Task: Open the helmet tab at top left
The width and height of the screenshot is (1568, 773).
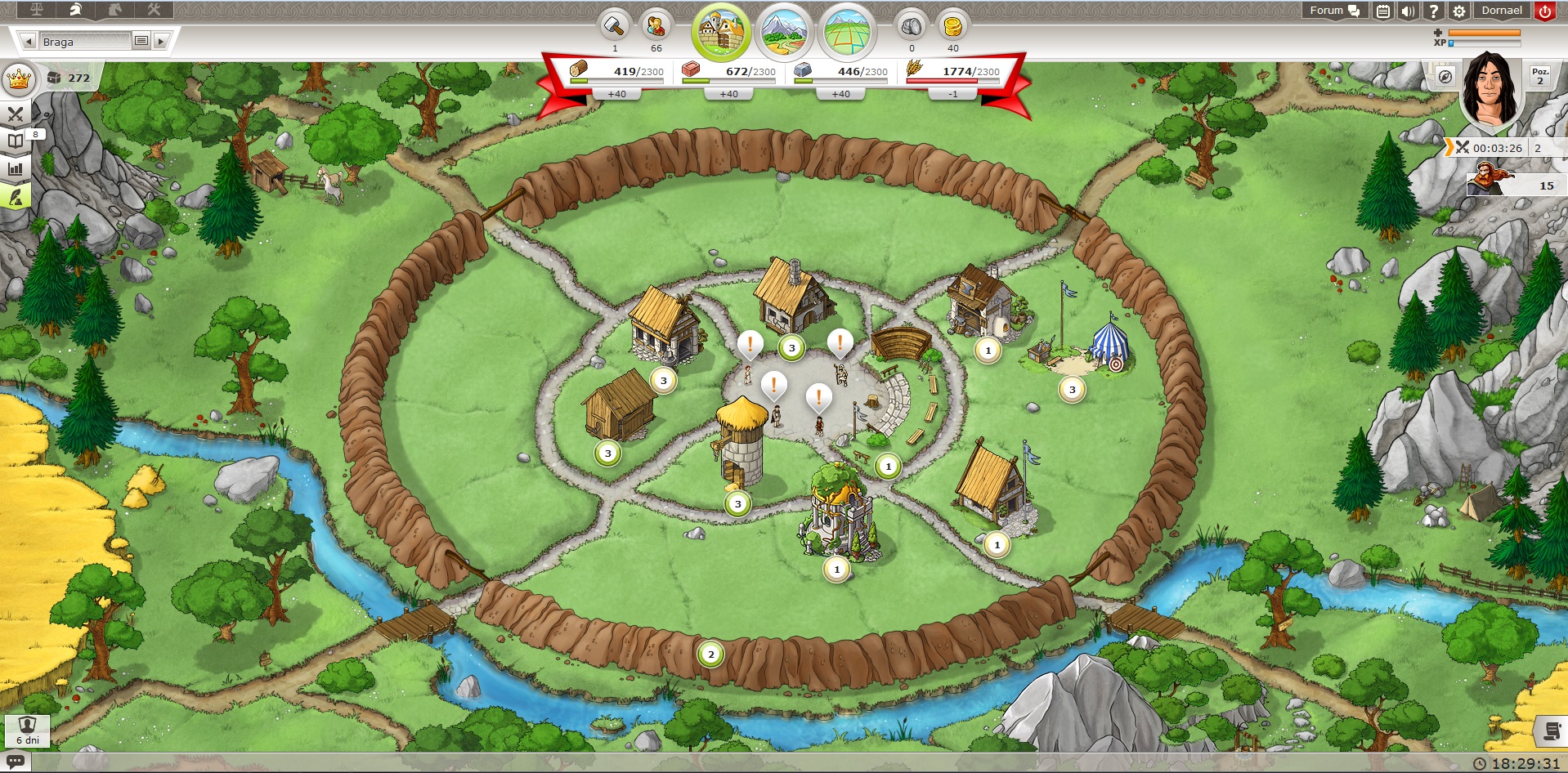Action: click(78, 8)
